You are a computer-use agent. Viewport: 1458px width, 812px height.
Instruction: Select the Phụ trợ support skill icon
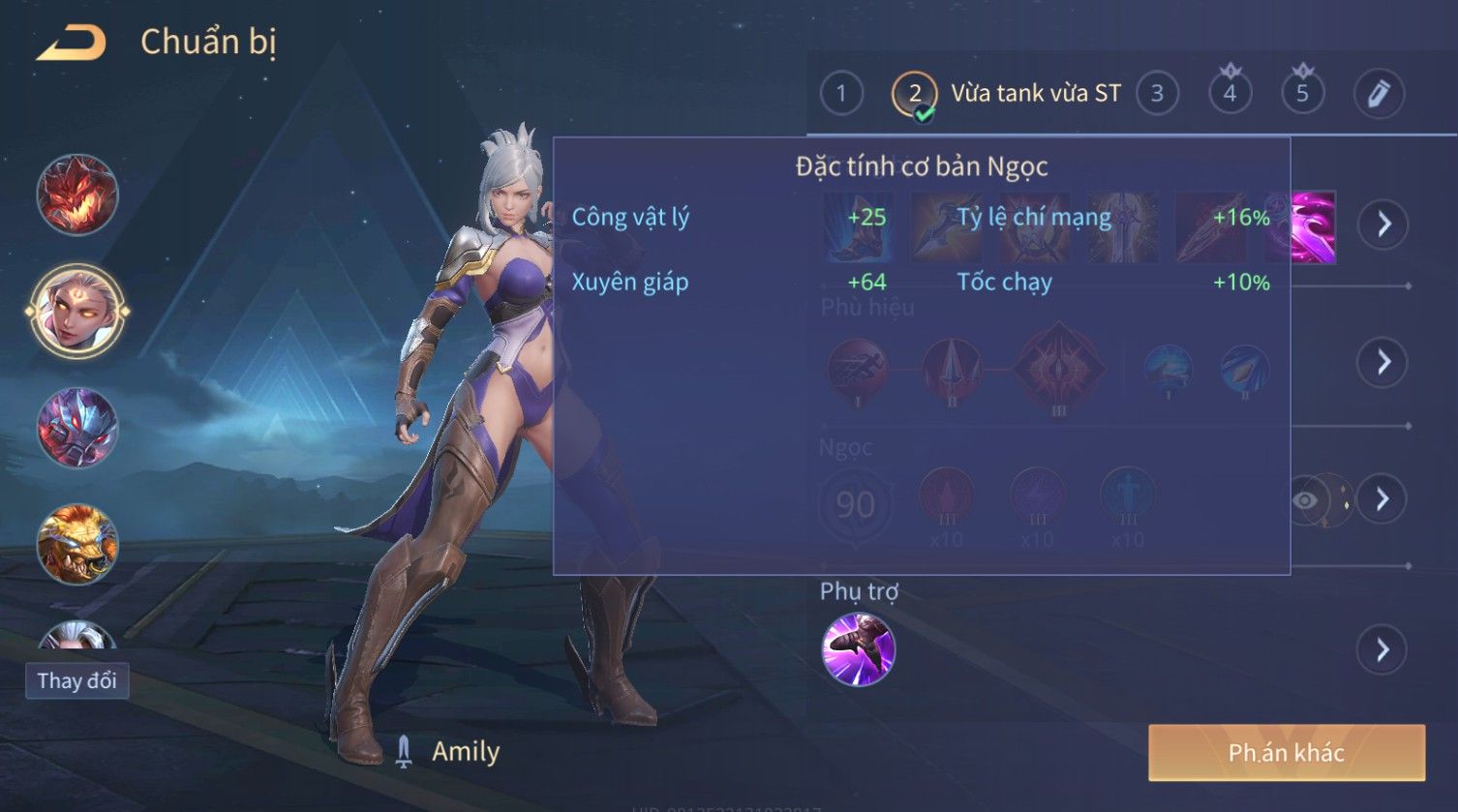click(858, 649)
